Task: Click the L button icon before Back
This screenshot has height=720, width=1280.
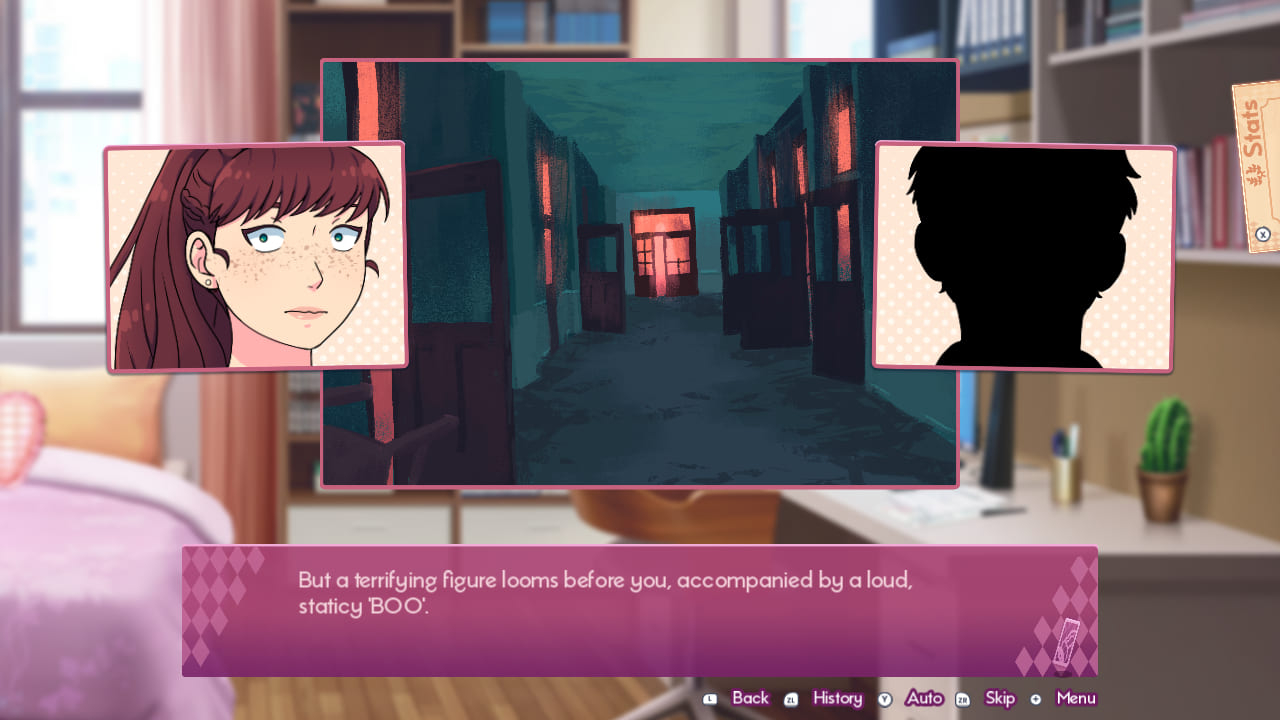Action: [x=710, y=697]
